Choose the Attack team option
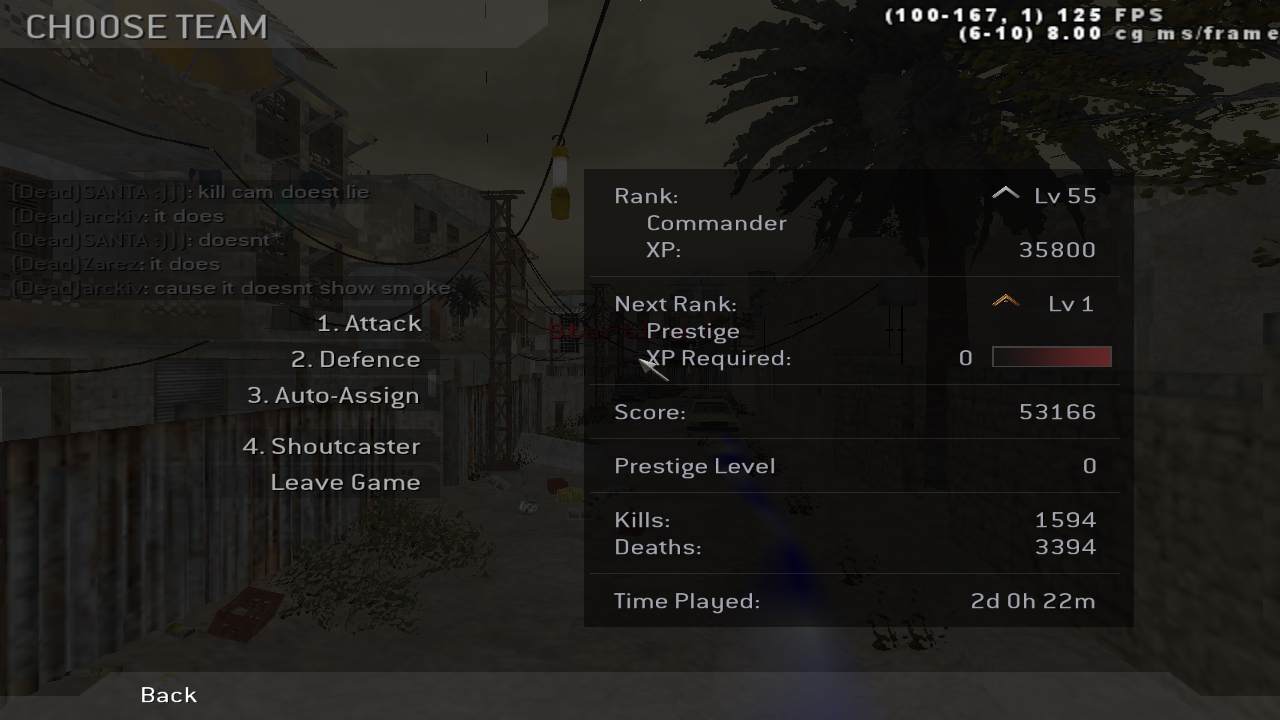Screen dimensions: 1280x720 coord(369,324)
